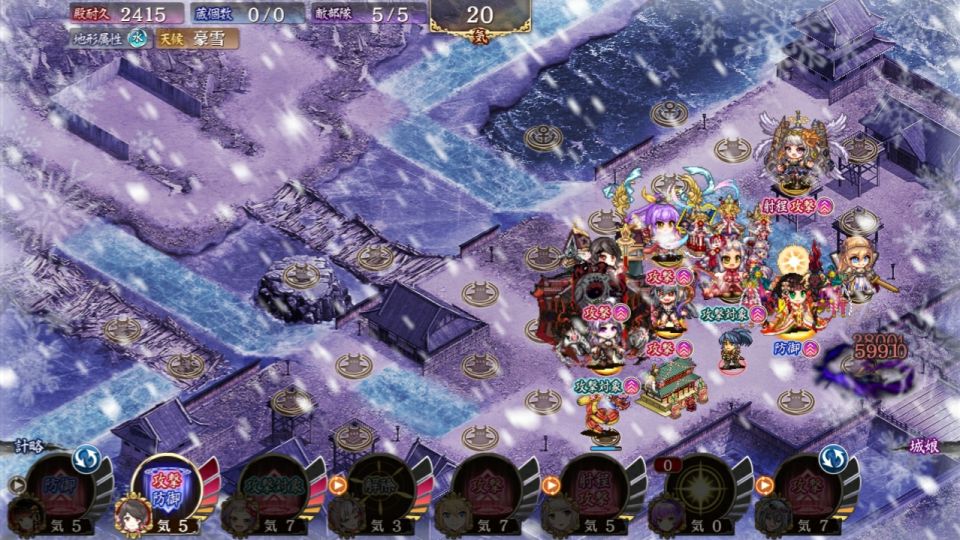Open the 計略 stratagem label tab
This screenshot has height=540, width=960.
[x=30, y=447]
